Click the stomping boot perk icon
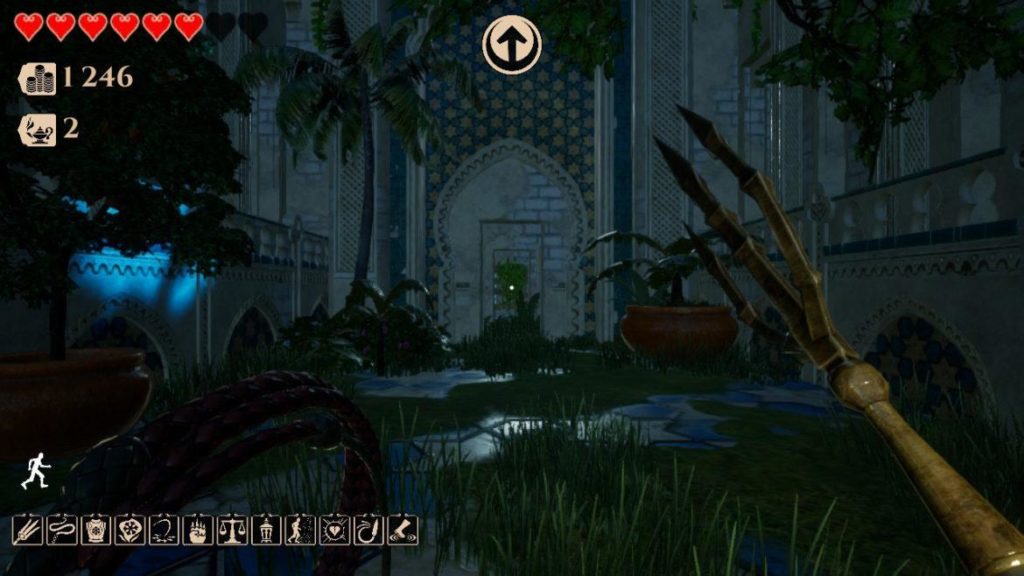This screenshot has height=576, width=1024. 402,530
